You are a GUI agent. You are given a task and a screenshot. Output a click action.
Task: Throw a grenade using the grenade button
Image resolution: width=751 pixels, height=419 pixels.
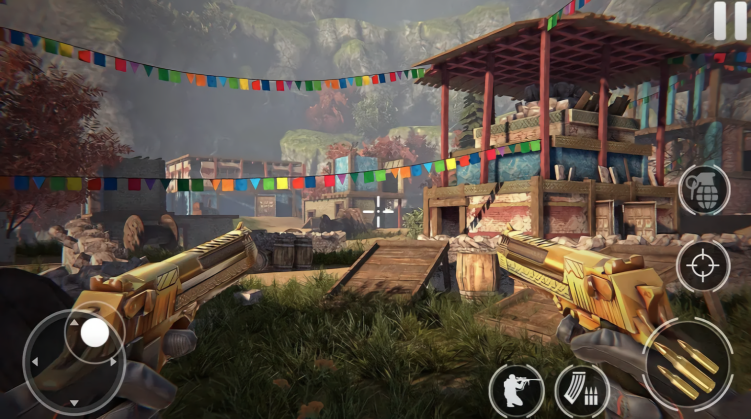click(704, 190)
